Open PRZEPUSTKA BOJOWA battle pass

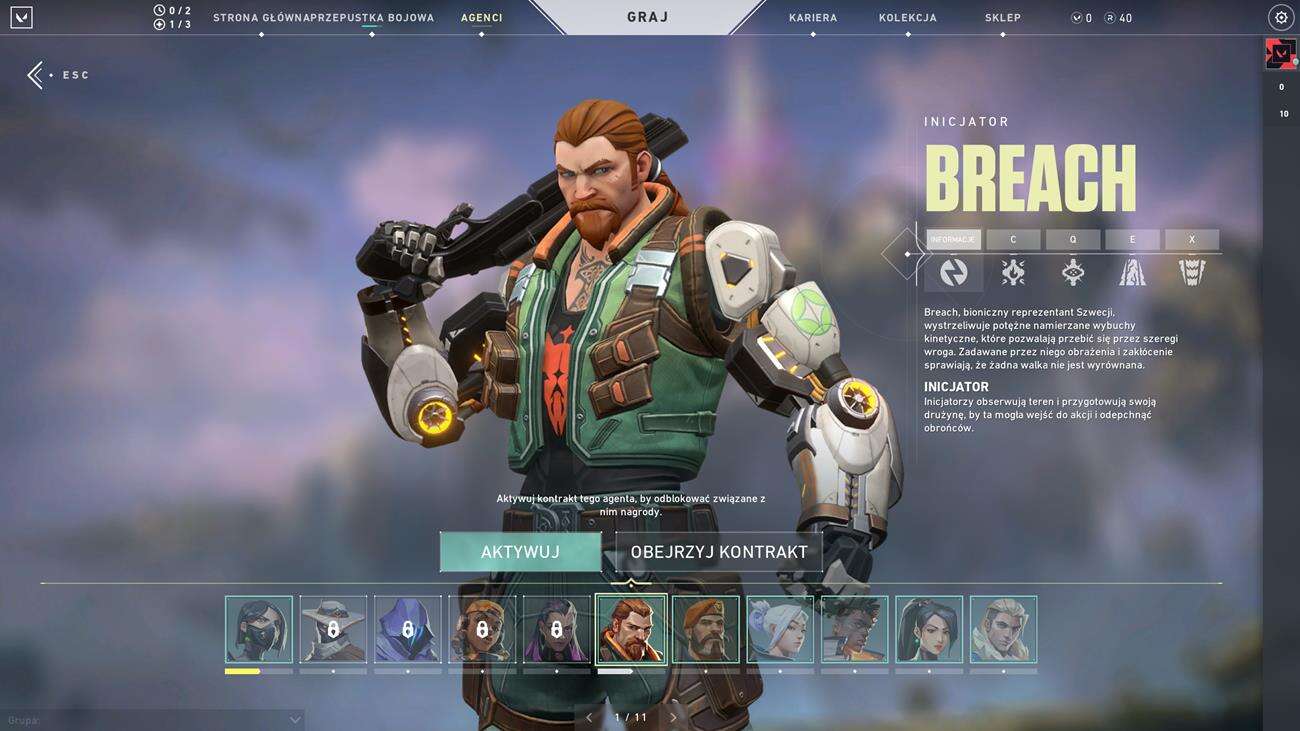372,18
